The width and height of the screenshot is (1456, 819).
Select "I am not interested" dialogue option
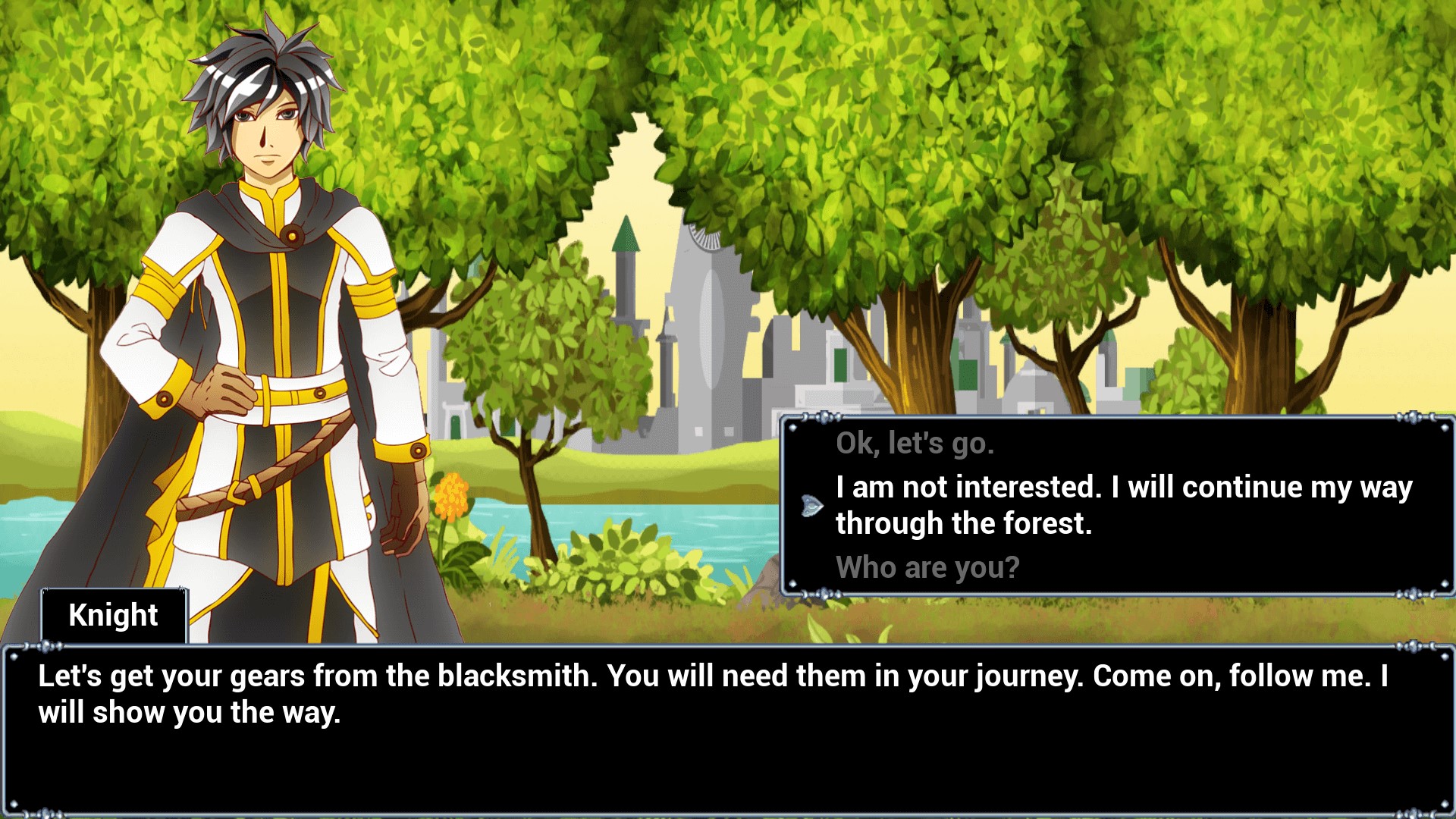[x=1123, y=505]
